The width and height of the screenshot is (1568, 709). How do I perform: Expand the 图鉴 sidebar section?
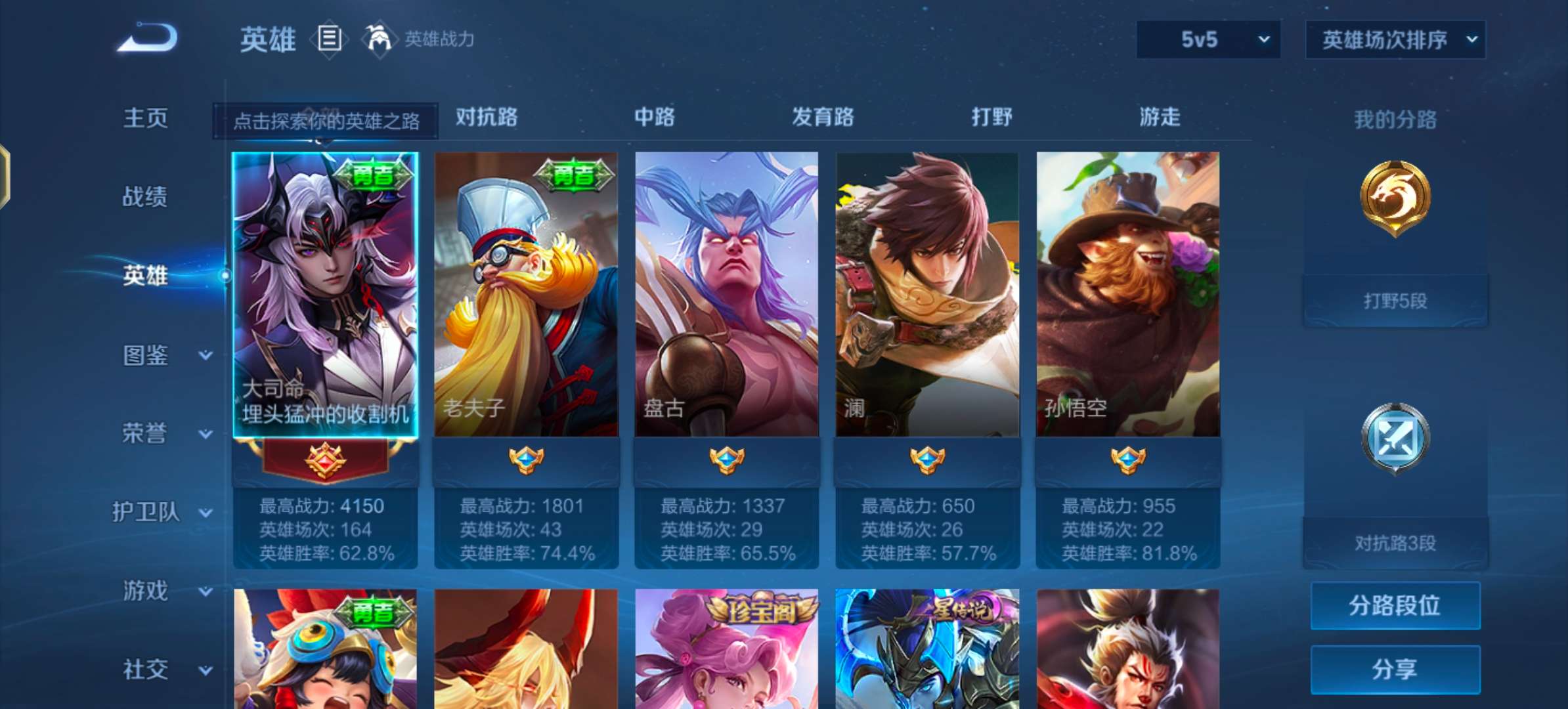(x=156, y=354)
